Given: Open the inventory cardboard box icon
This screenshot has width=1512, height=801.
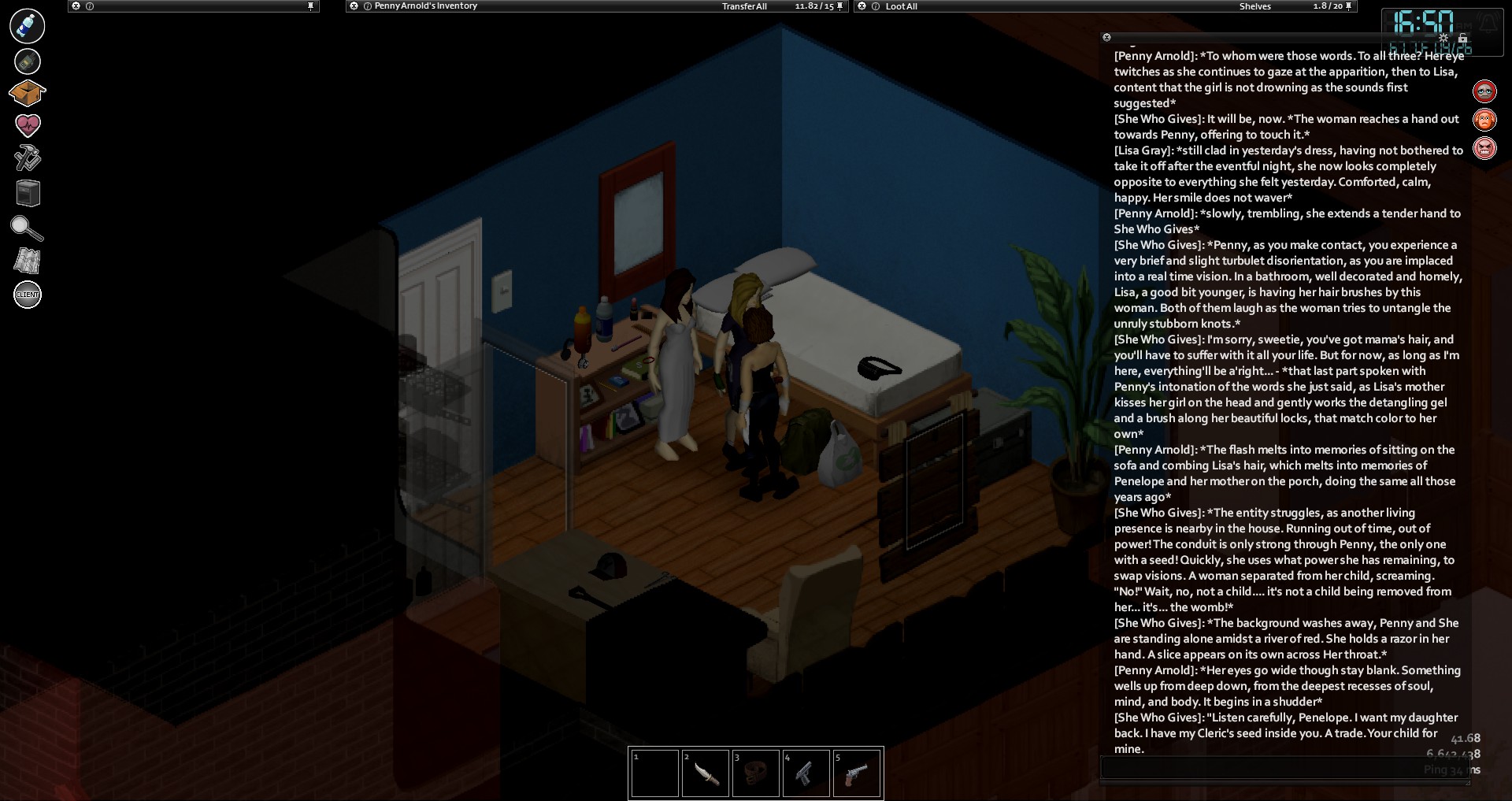Looking at the screenshot, I should 28,93.
